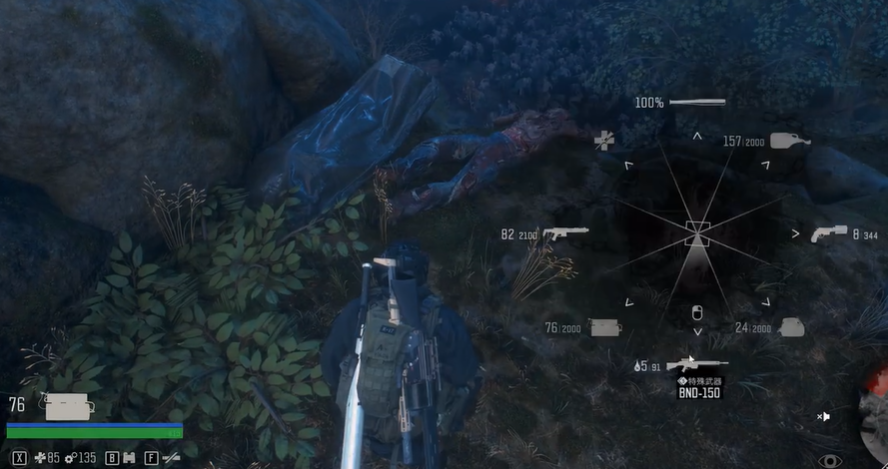Select the rock-shaped item with 24 count
The height and width of the screenshot is (469, 888).
pyautogui.click(x=791, y=327)
